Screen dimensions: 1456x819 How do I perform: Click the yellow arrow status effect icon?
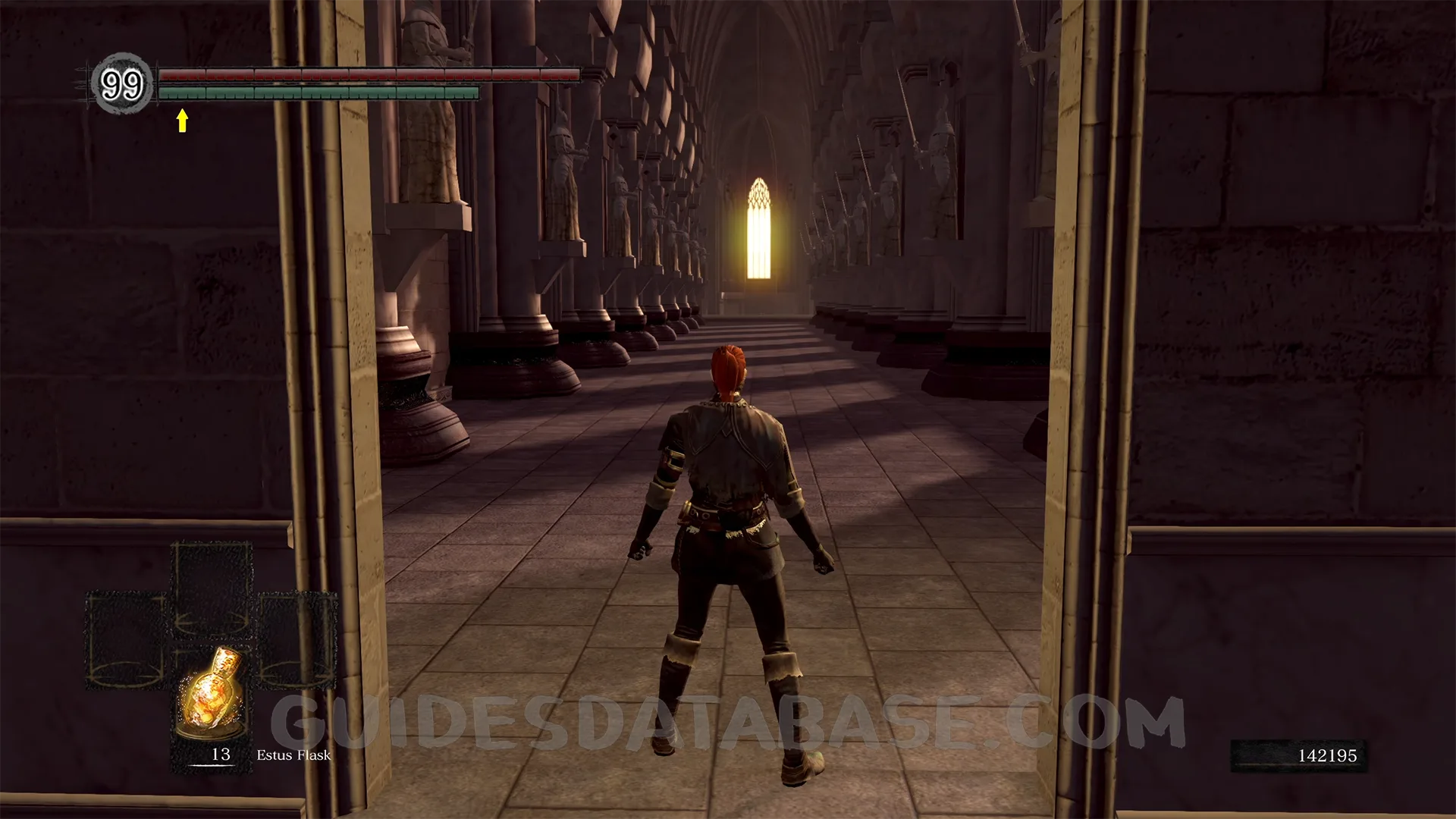coord(182,121)
